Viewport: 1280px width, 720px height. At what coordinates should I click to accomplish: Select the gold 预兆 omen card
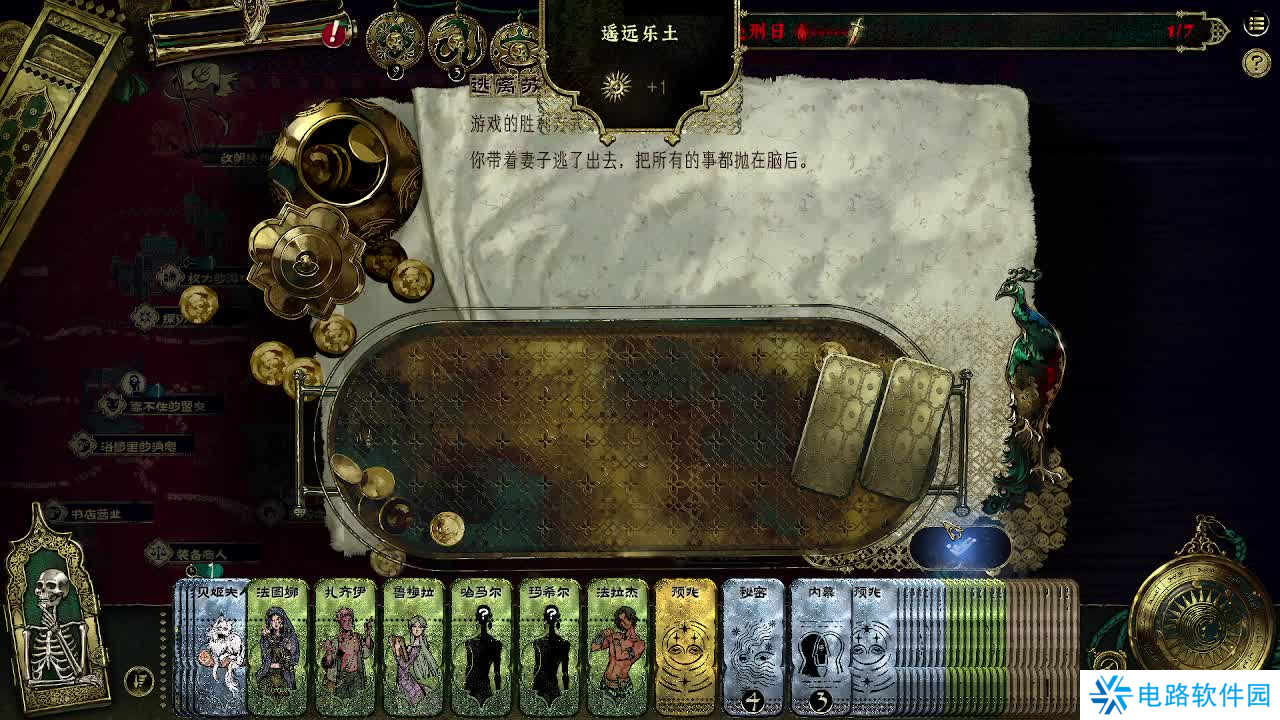click(685, 647)
